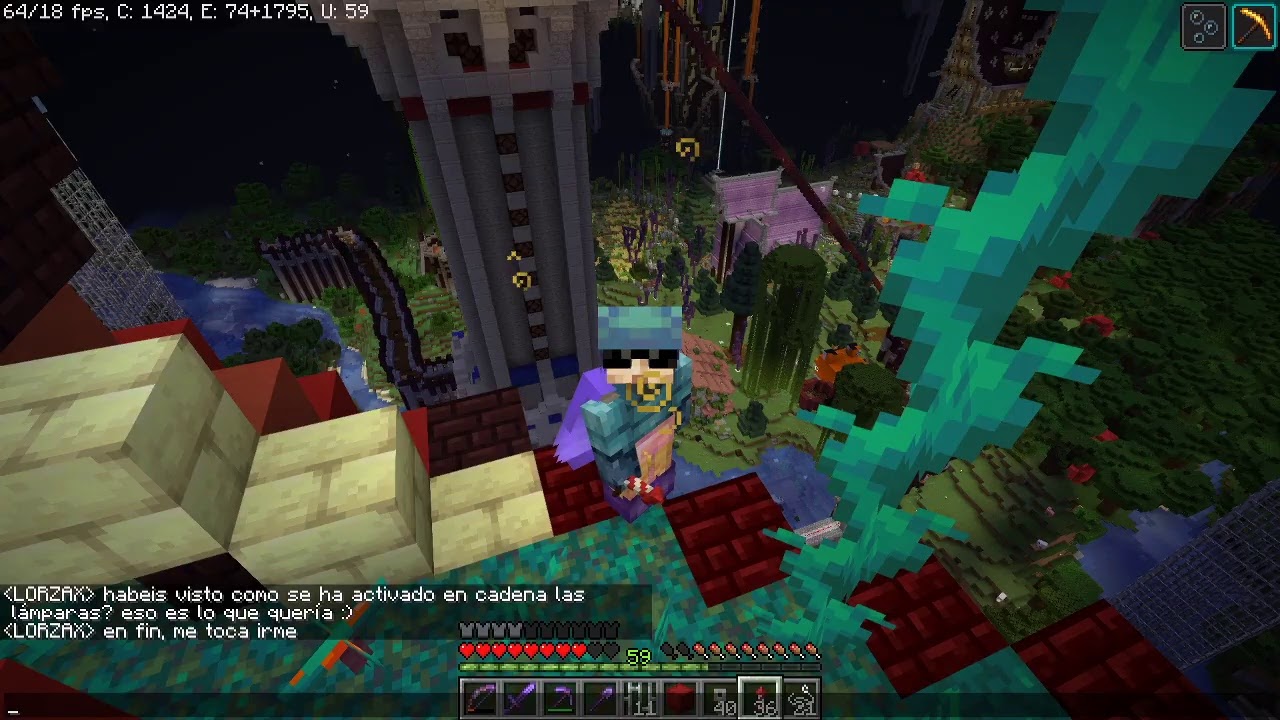Click the bubbles status effect icon
The image size is (1280, 720).
(1204, 27)
